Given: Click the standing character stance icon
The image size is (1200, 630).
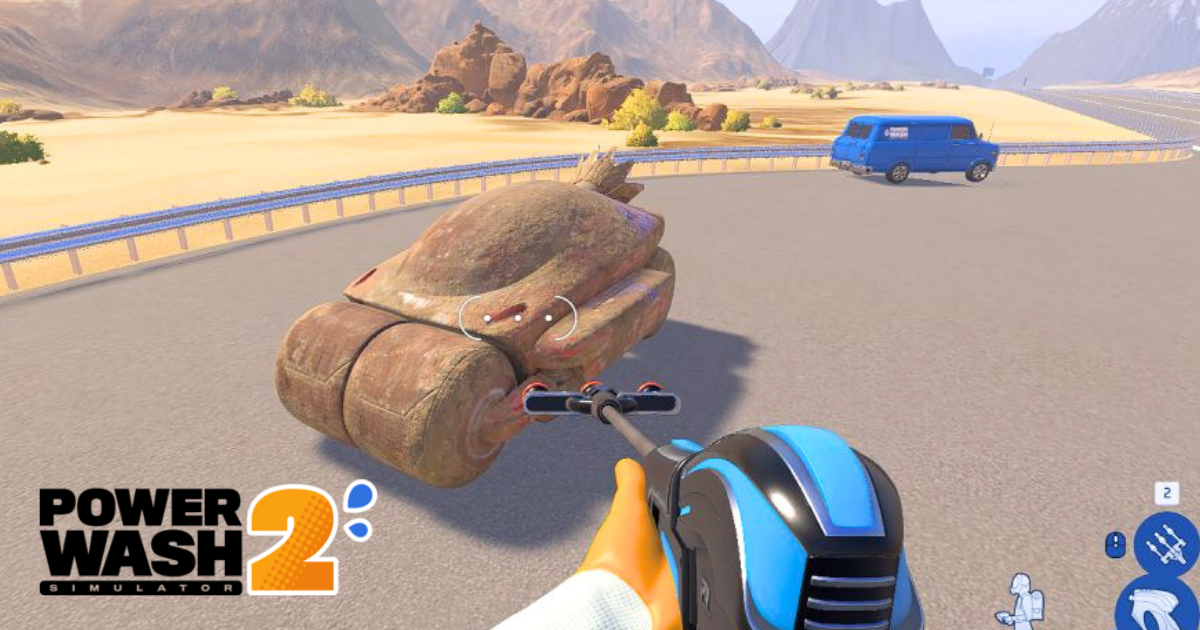Looking at the screenshot, I should coord(1022,600).
